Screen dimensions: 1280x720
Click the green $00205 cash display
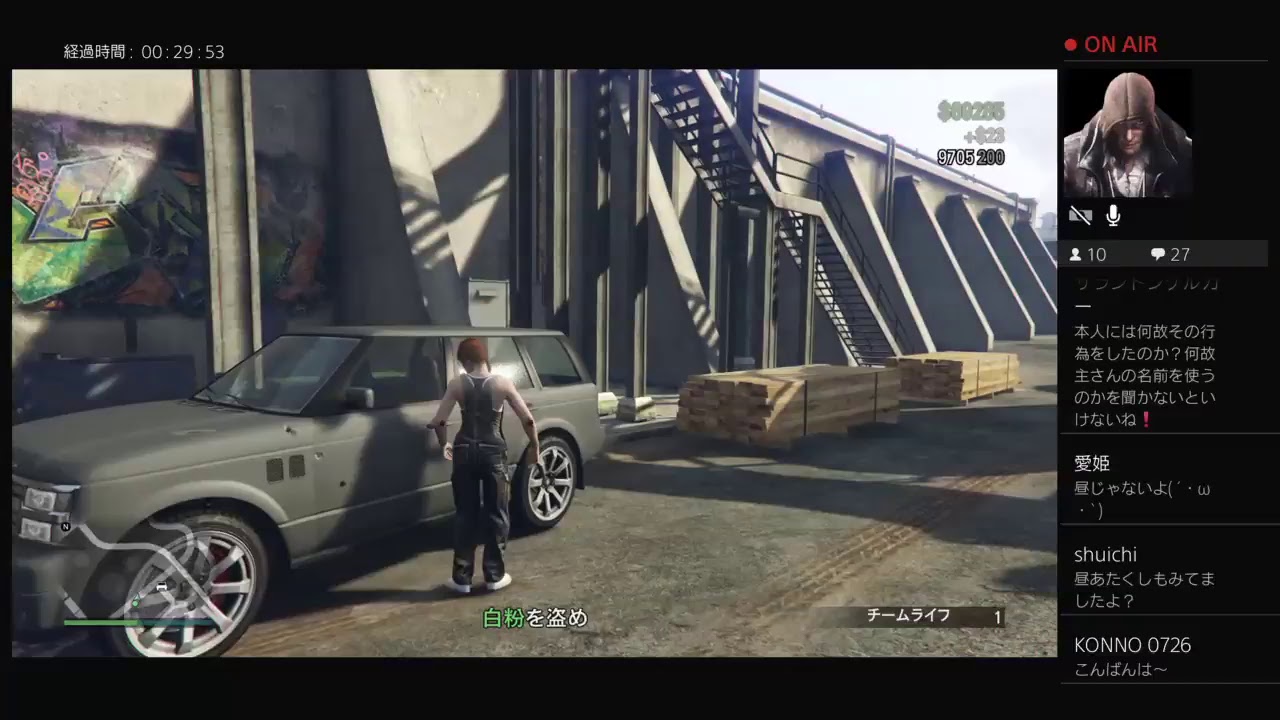[973, 112]
